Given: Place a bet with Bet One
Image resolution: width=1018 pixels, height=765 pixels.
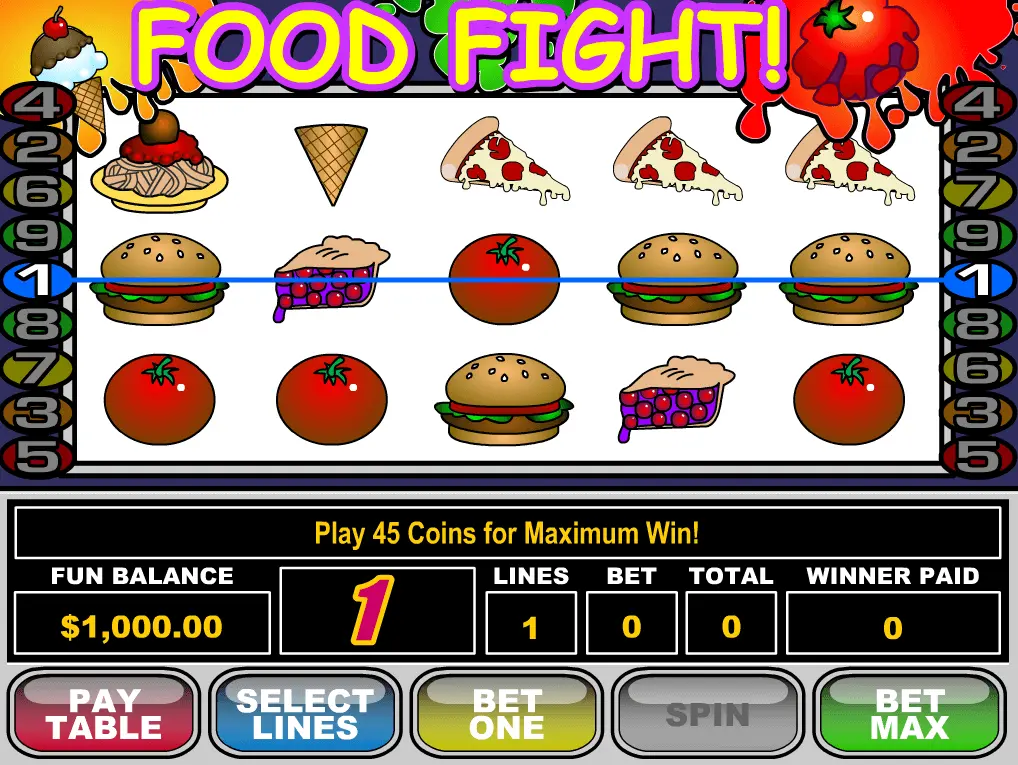Looking at the screenshot, I should [507, 712].
